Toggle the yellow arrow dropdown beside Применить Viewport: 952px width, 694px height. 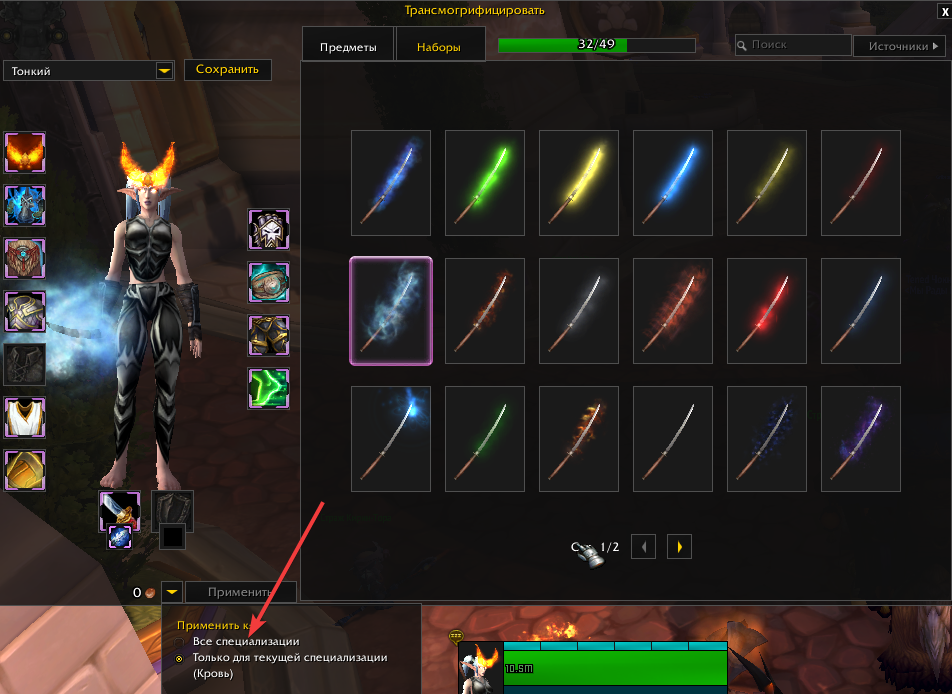pyautogui.click(x=172, y=592)
